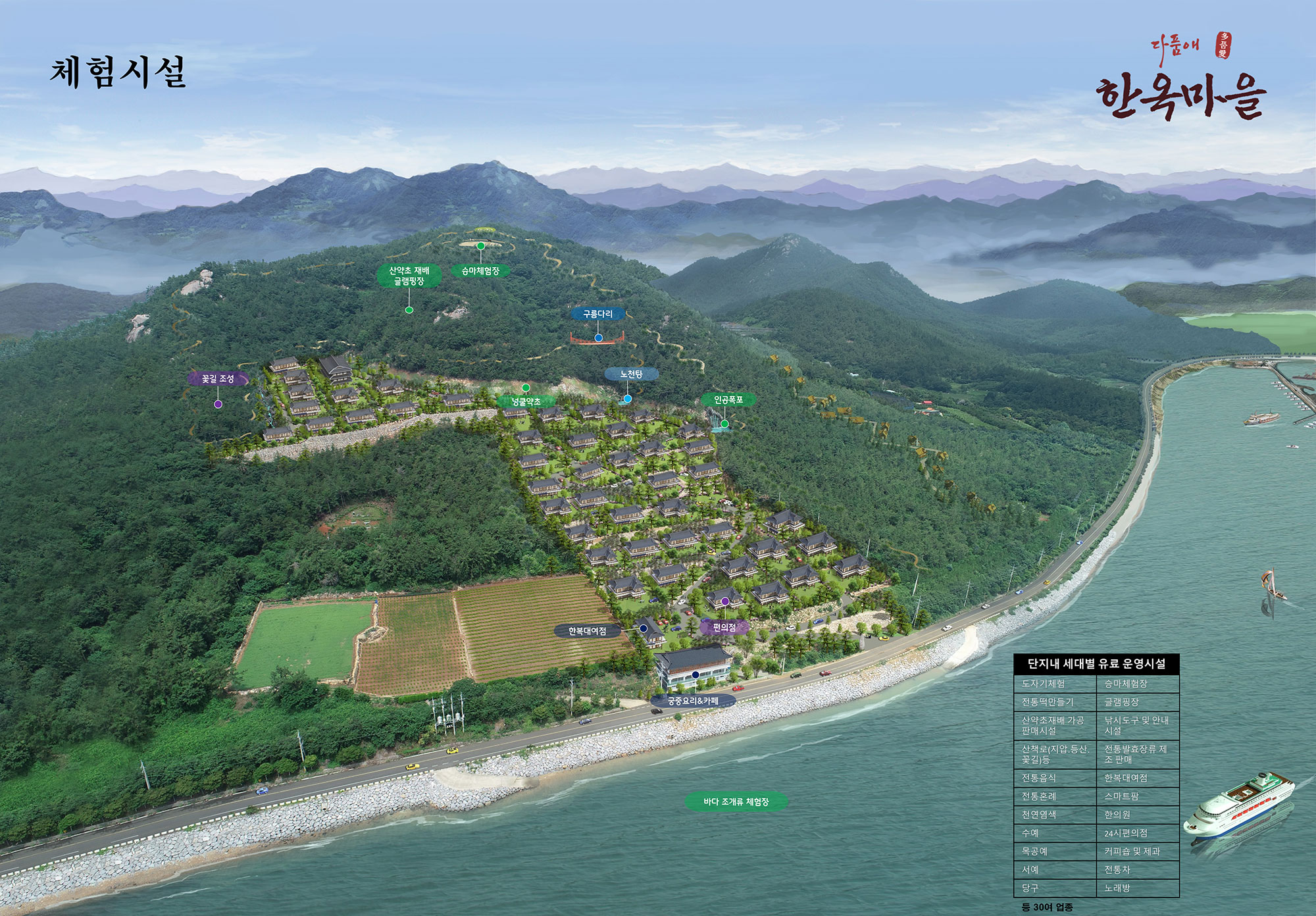Select the 커피숍 및 제과 table entry

pos(1132,852)
